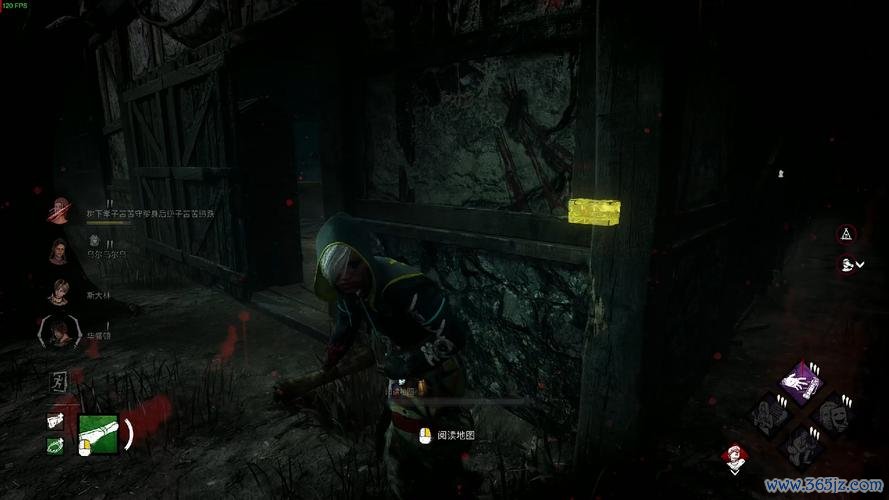The image size is (889, 500).
Task: Select the green map item slot
Action: tap(99, 434)
